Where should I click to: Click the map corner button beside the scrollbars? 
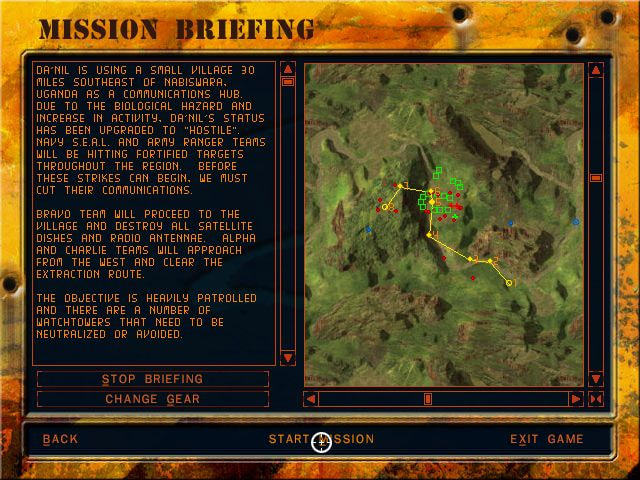(596, 399)
